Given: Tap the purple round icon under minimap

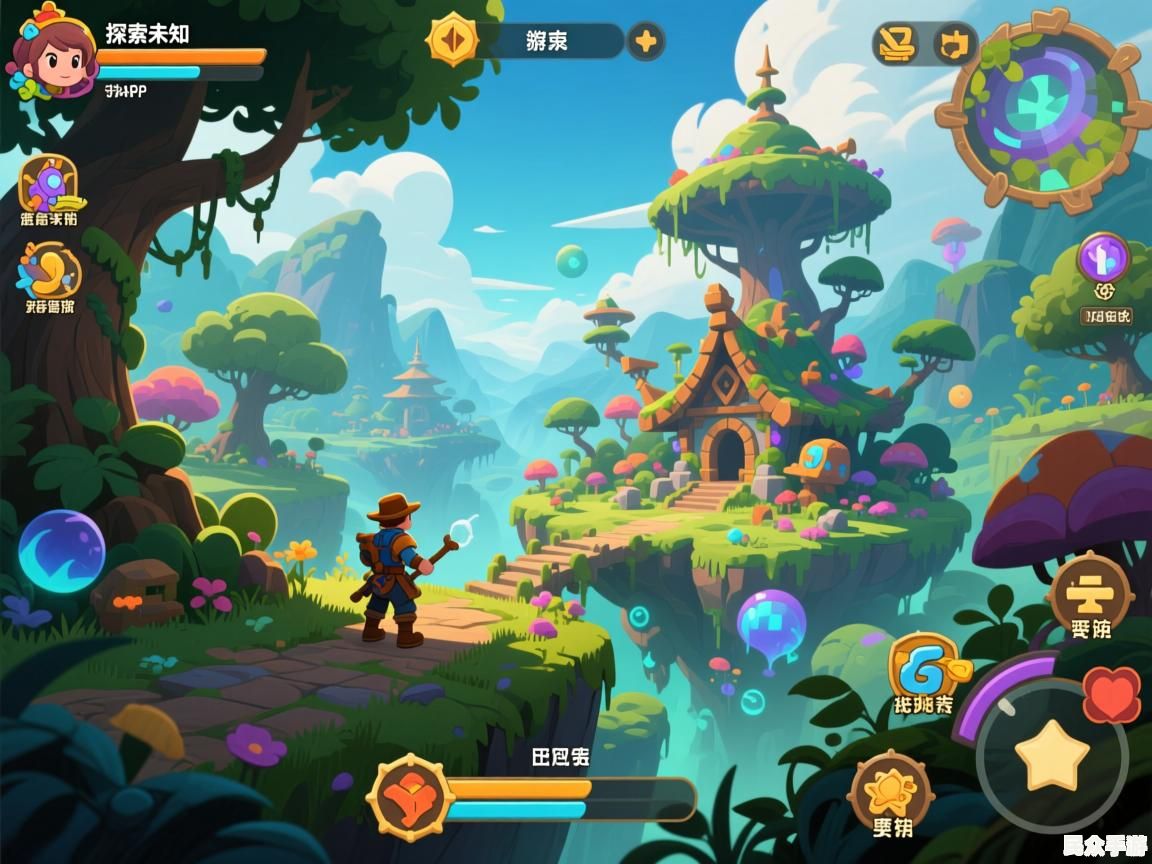Looking at the screenshot, I should [x=1103, y=260].
